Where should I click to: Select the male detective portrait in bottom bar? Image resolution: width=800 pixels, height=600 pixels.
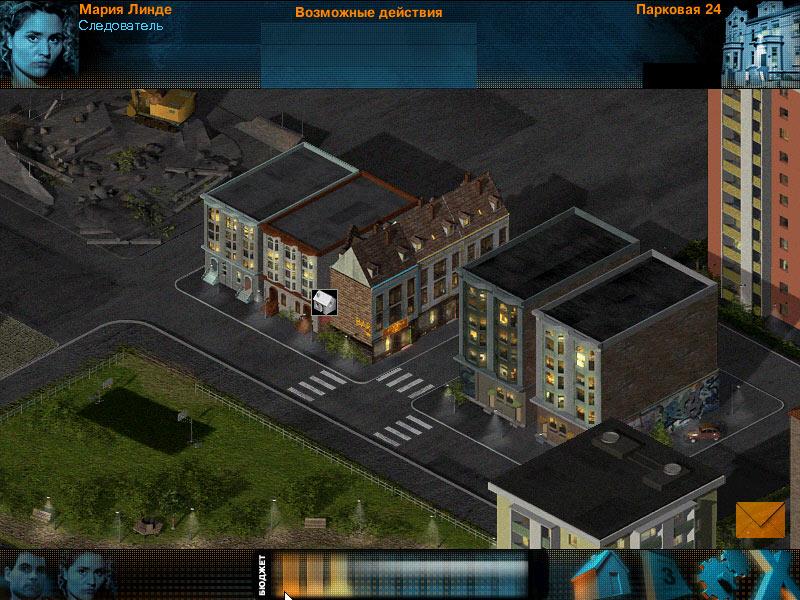coord(27,575)
